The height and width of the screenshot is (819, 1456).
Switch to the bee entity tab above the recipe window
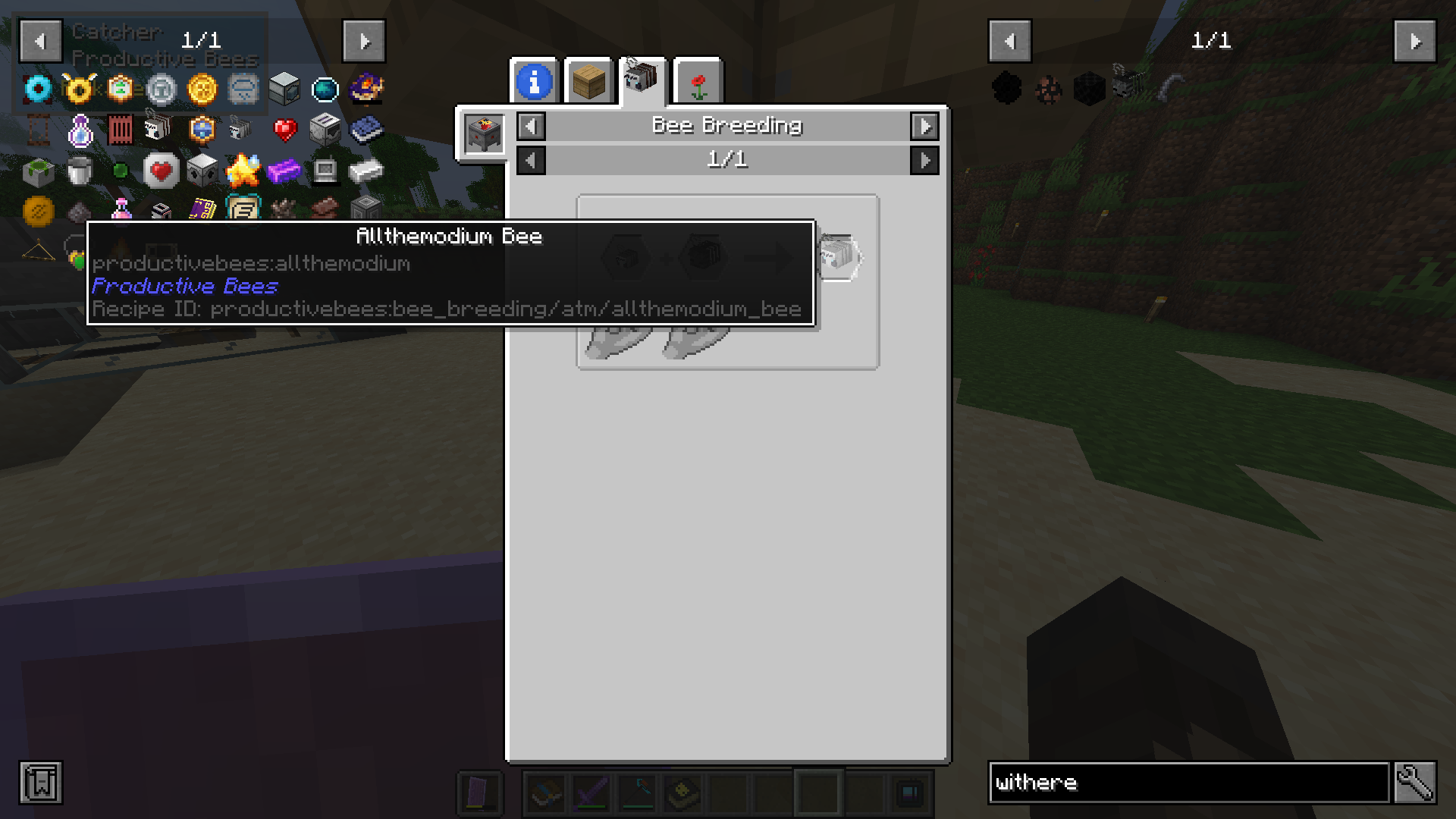click(642, 81)
